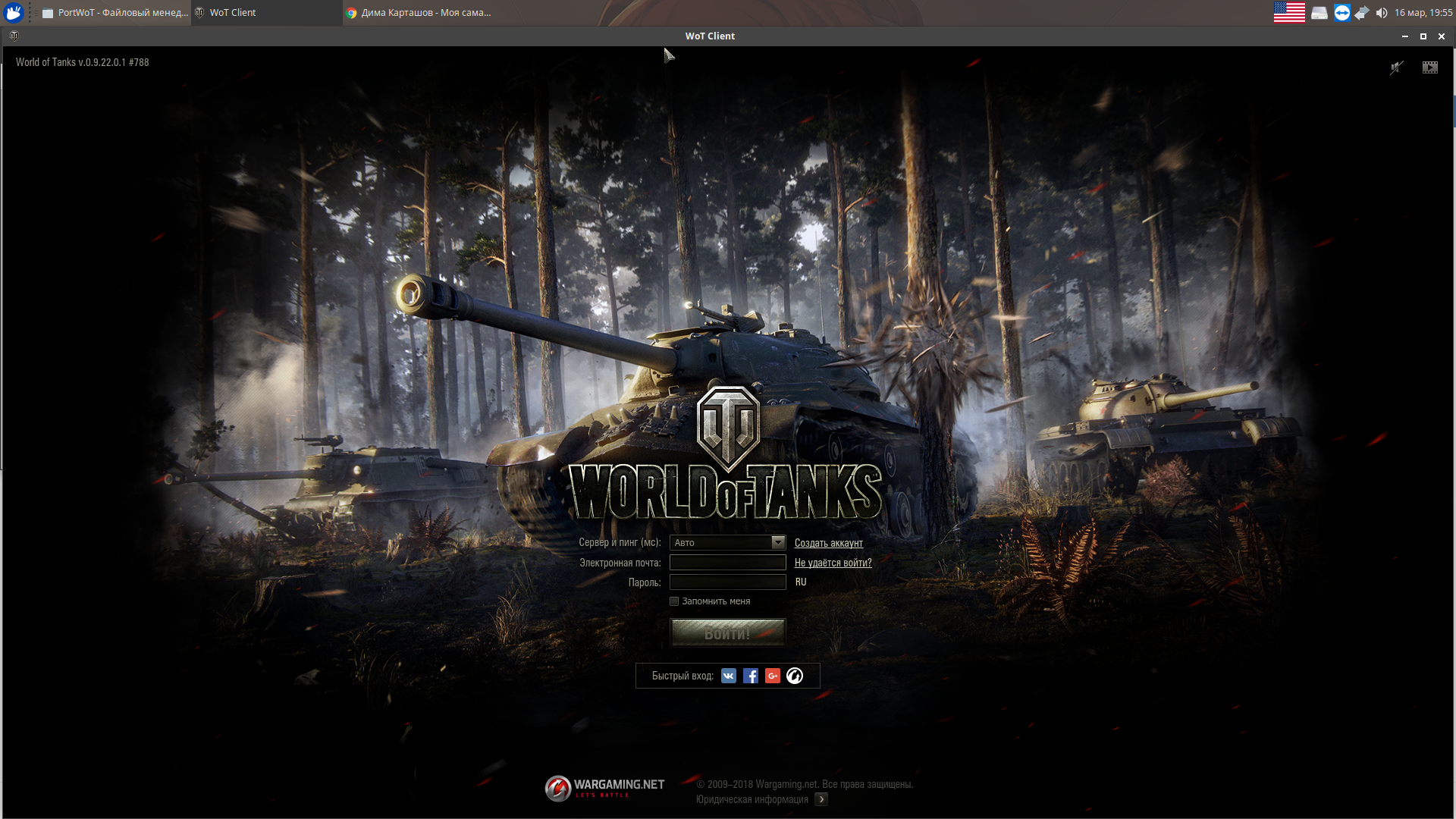
Task: Expand the 'Юридическая информация' arrow button
Action: [821, 799]
